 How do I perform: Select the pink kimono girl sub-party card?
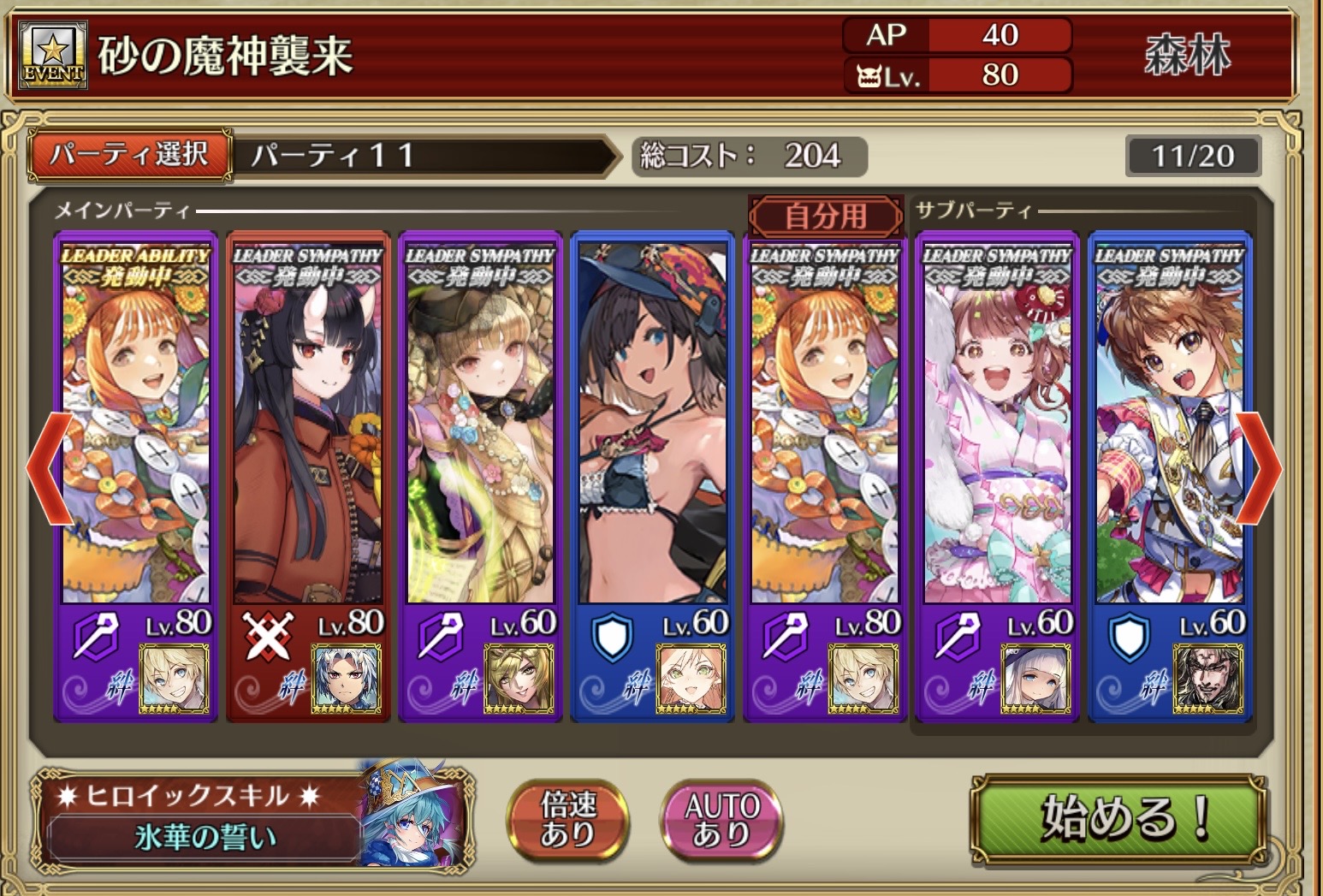pos(997,428)
